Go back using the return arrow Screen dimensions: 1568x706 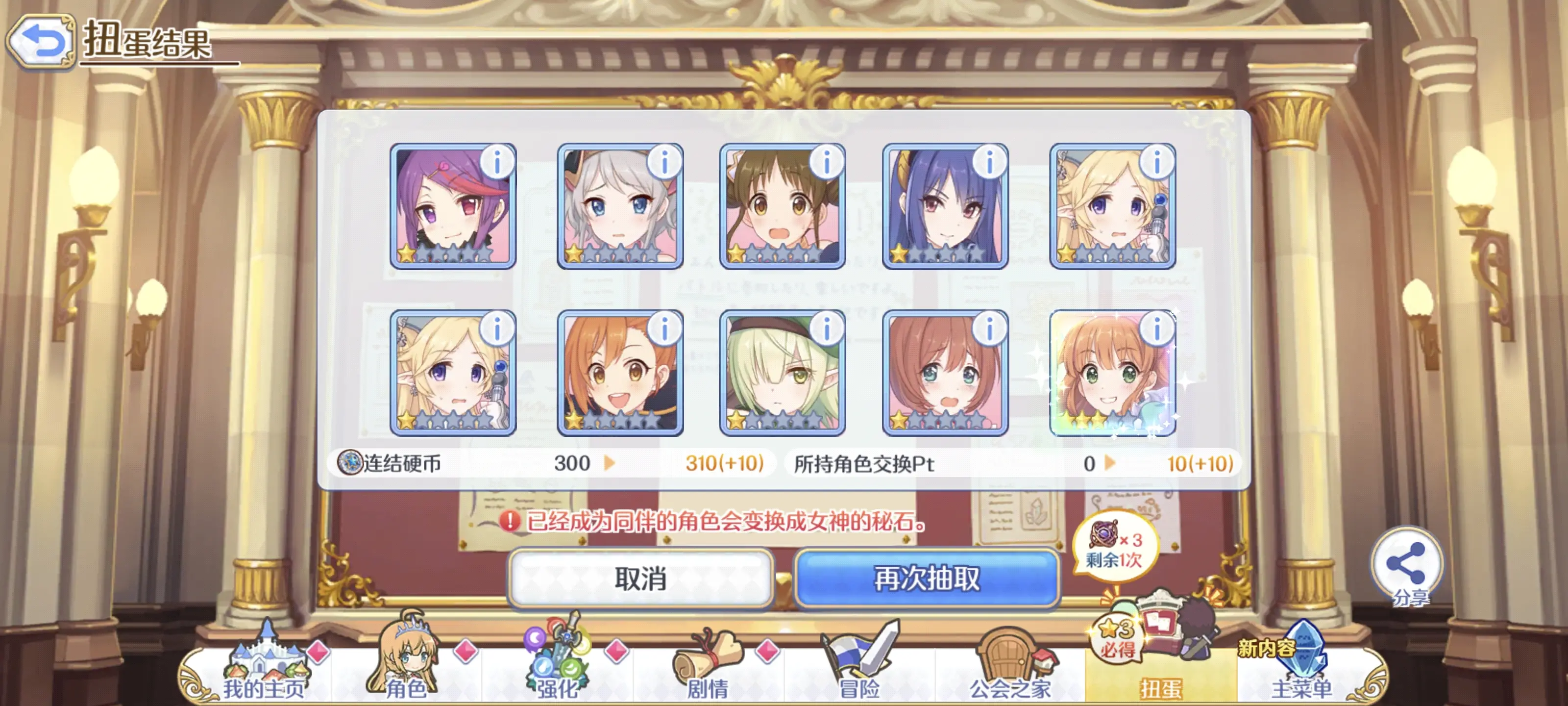[x=40, y=41]
